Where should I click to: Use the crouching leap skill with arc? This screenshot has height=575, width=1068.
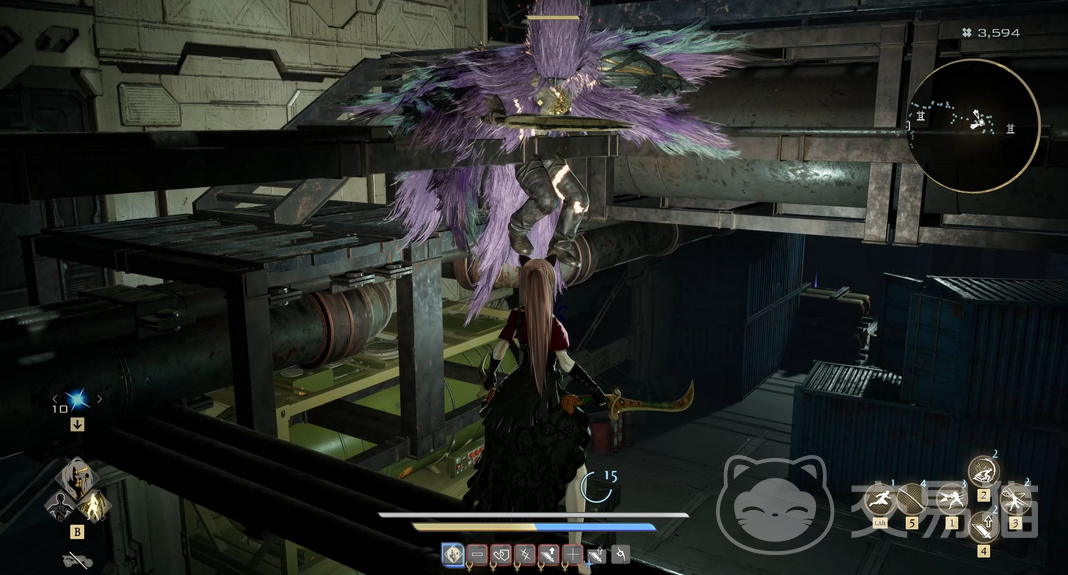point(983,471)
